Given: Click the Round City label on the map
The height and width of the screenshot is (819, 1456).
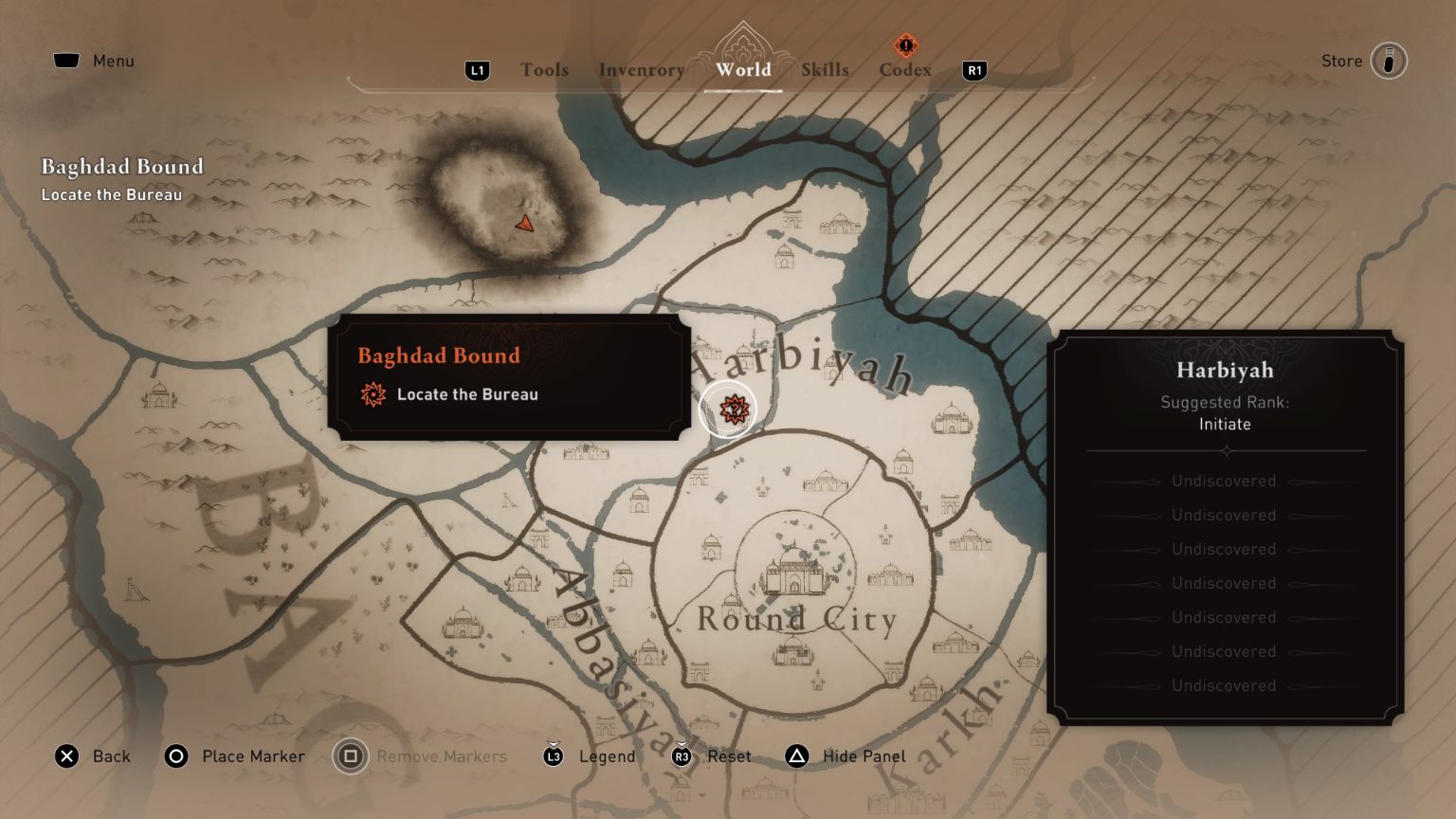Looking at the screenshot, I should 797,620.
